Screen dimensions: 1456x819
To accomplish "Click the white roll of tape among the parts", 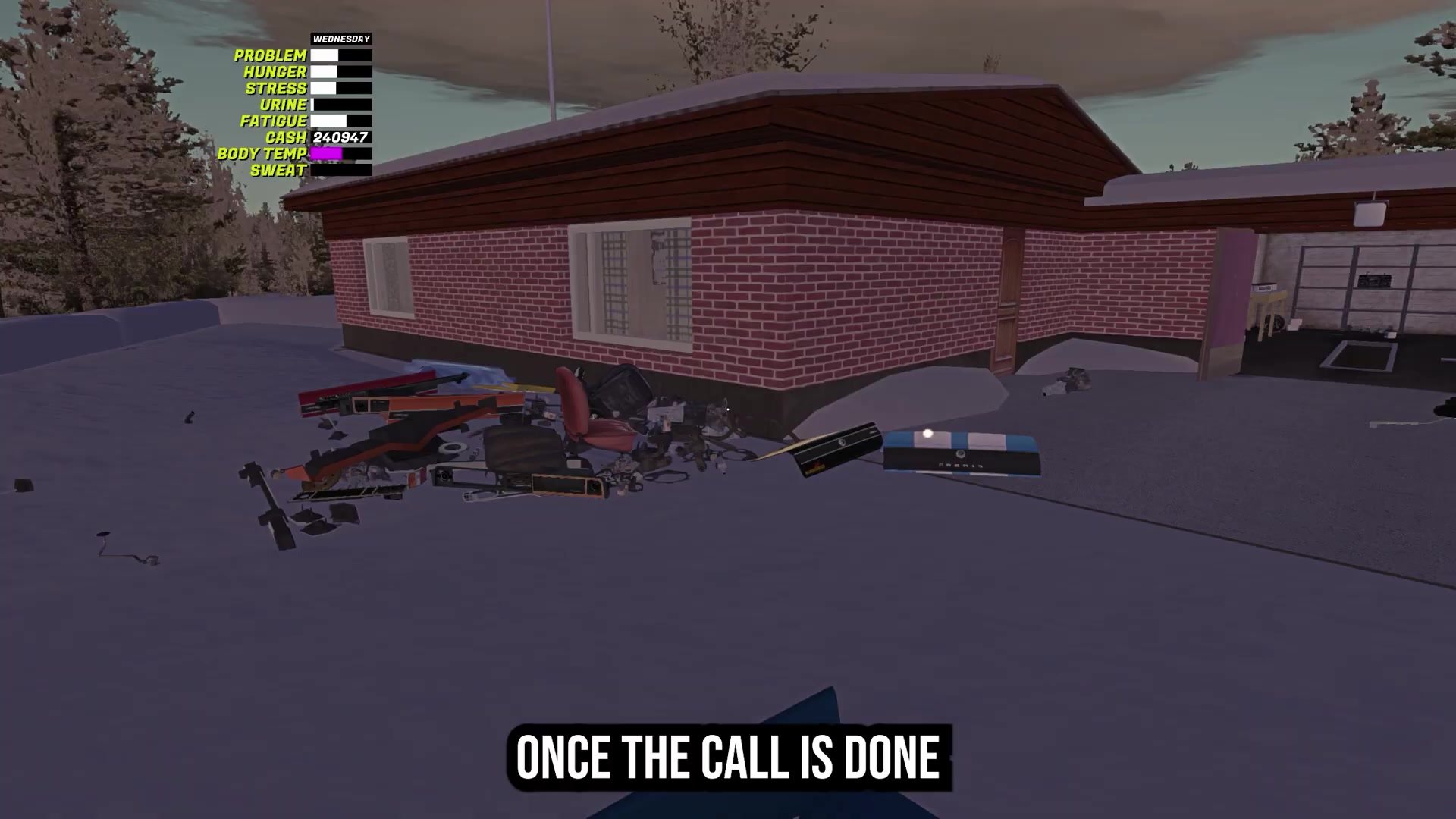I will [453, 449].
